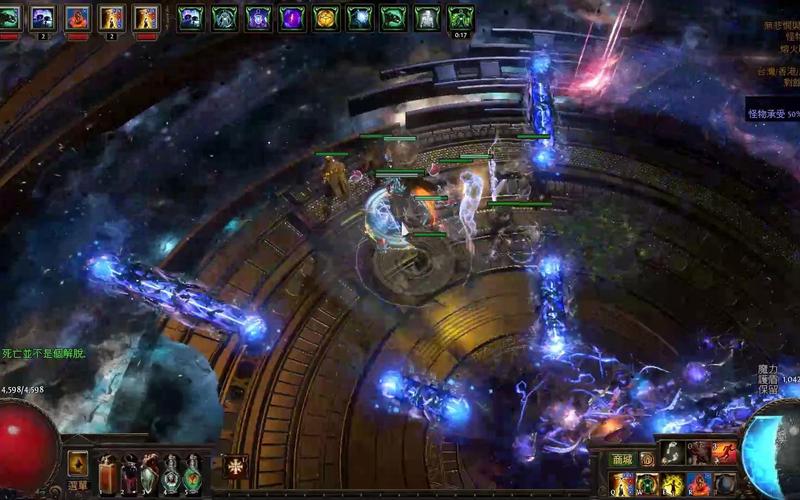Use the pale green flask in slot 3
This screenshot has height=500, width=800.
coord(150,471)
